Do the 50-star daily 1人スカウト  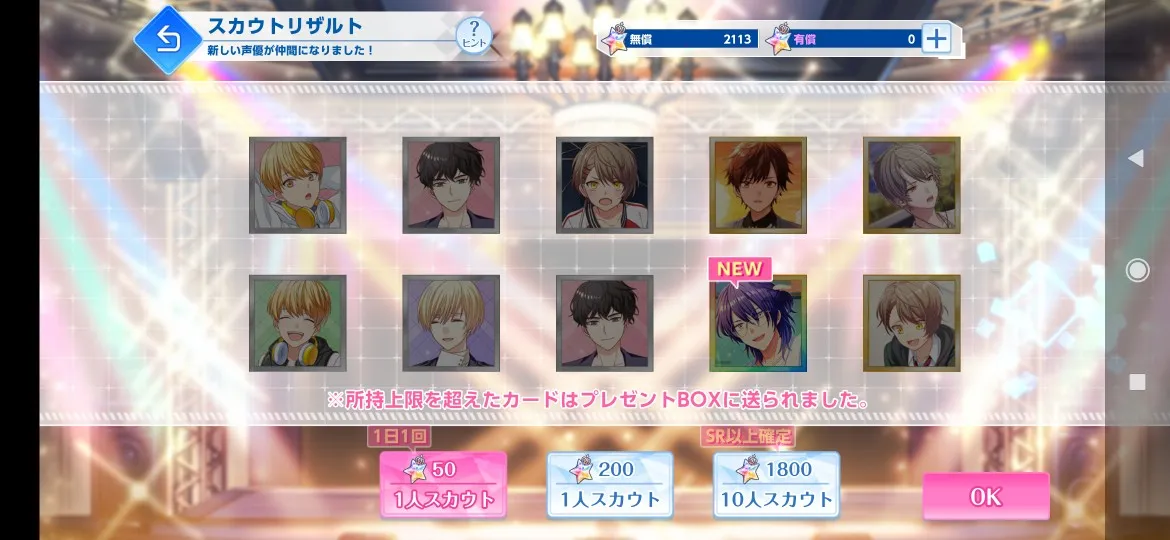click(x=443, y=484)
